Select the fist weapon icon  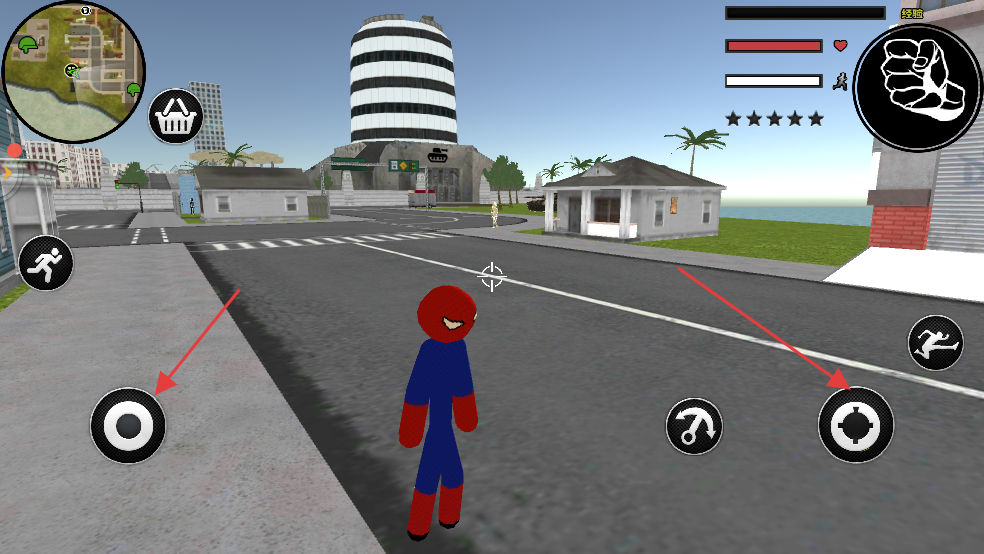(917, 88)
